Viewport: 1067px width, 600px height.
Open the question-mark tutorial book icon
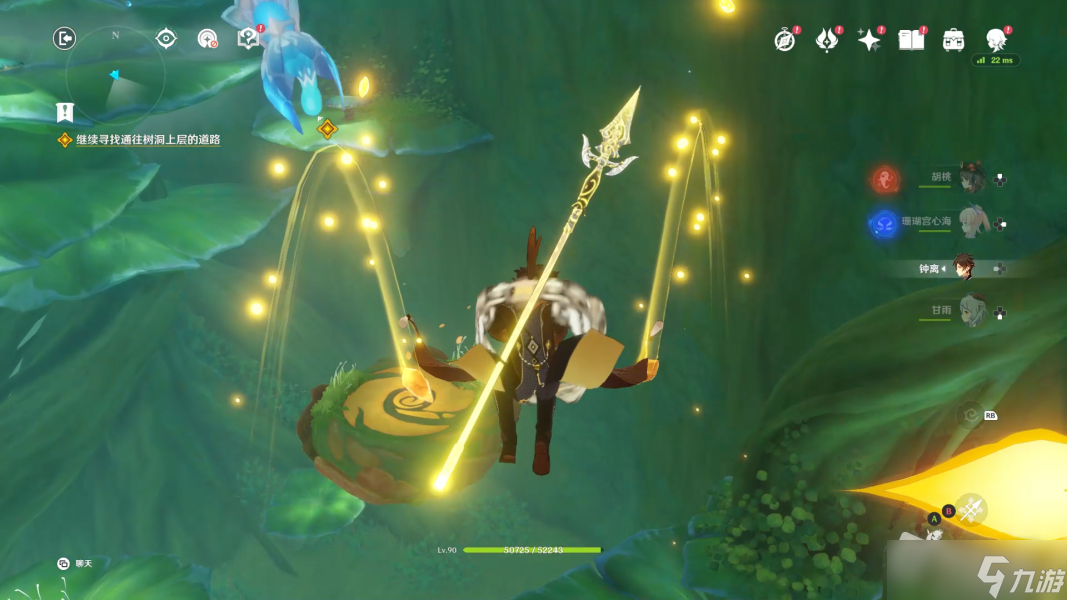(248, 38)
